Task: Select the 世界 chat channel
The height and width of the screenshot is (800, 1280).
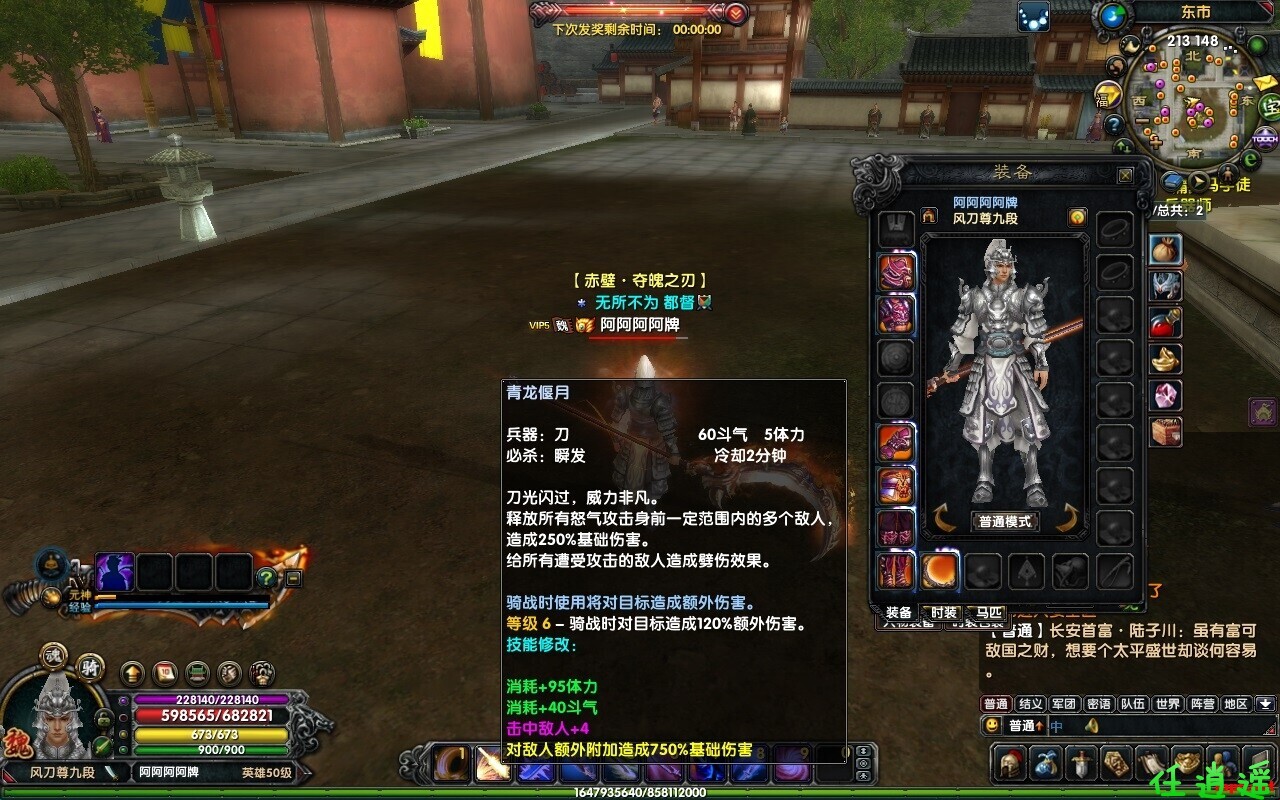Action: (1167, 704)
